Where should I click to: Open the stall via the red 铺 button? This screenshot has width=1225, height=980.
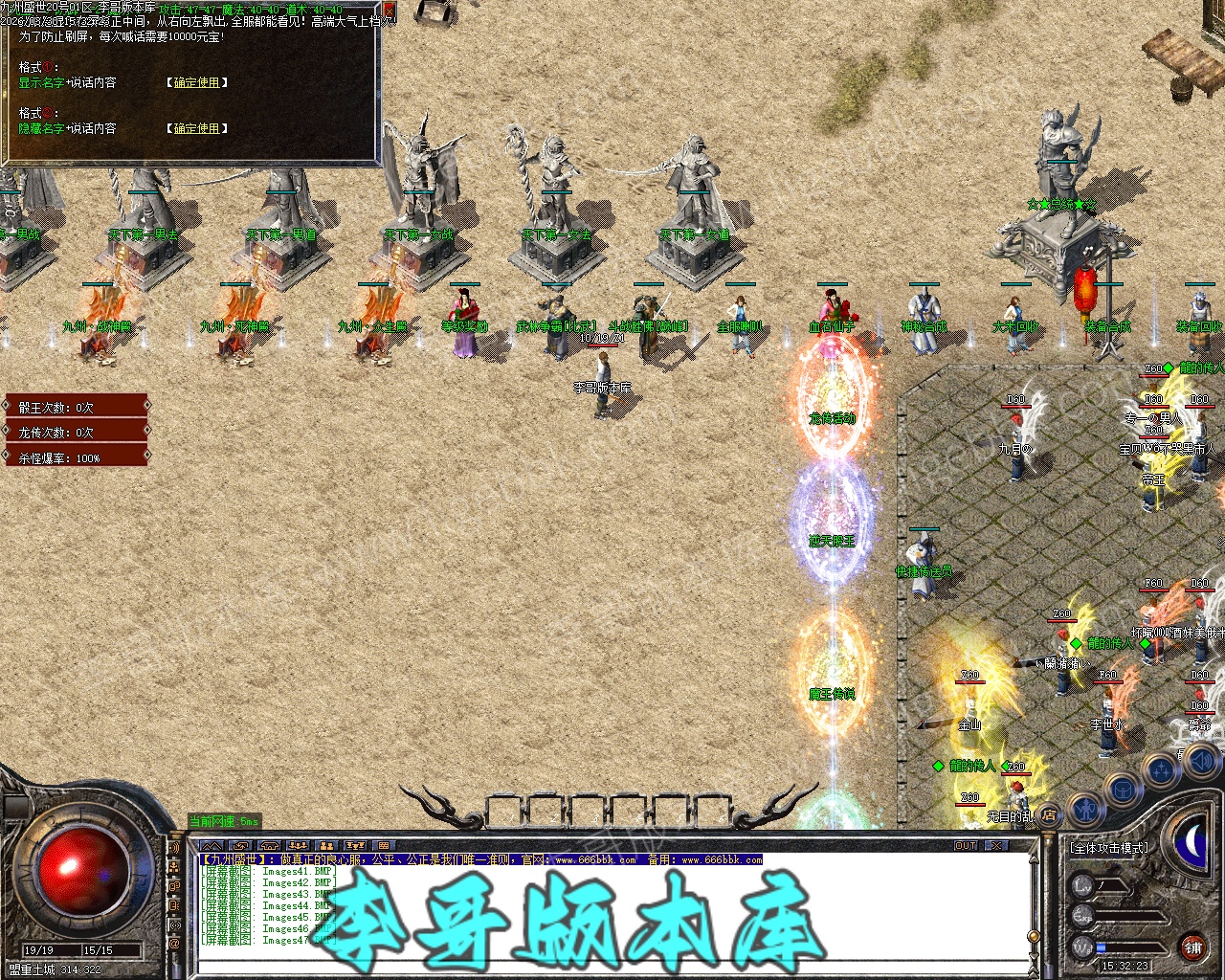1192,947
